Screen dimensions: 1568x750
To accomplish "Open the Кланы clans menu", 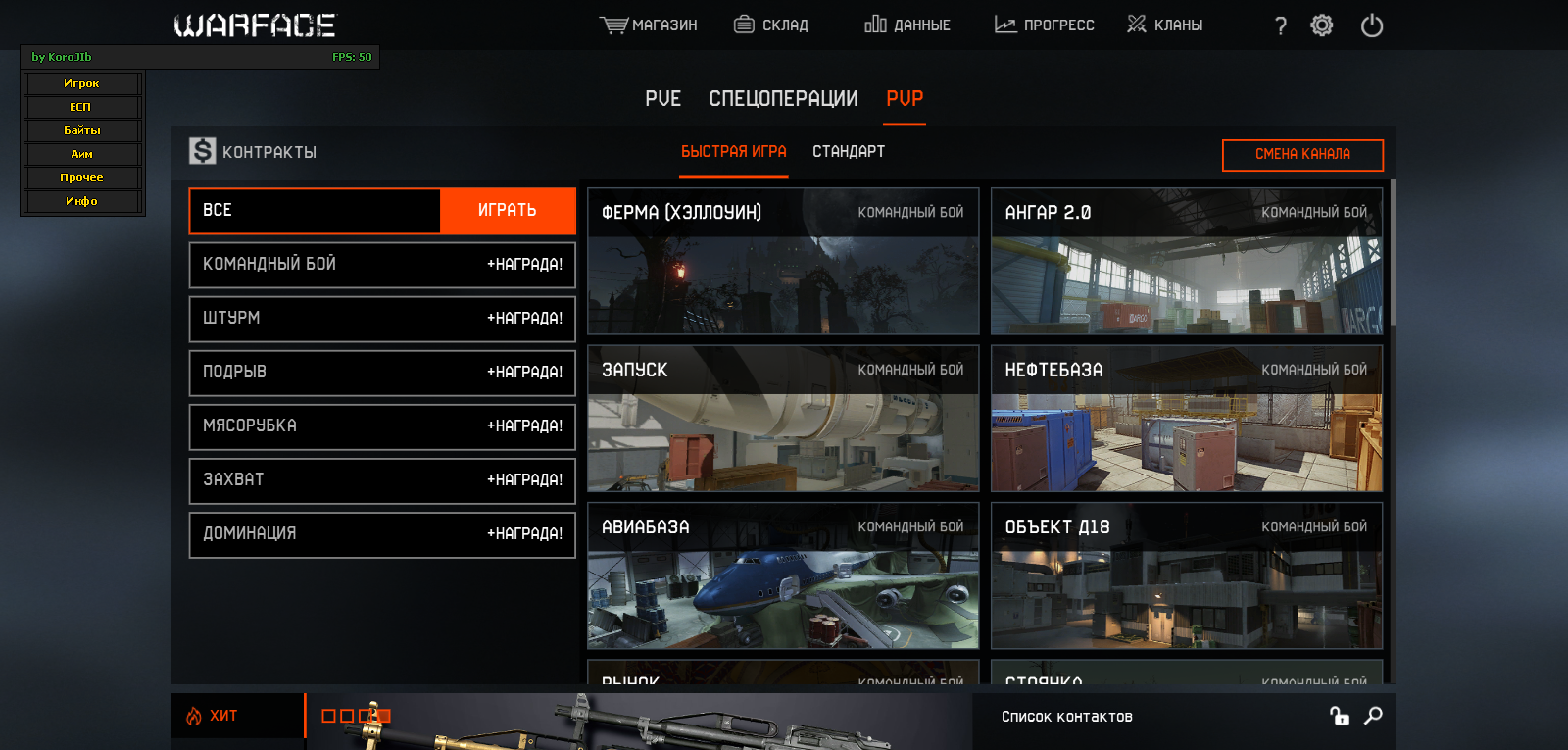I will (1164, 25).
